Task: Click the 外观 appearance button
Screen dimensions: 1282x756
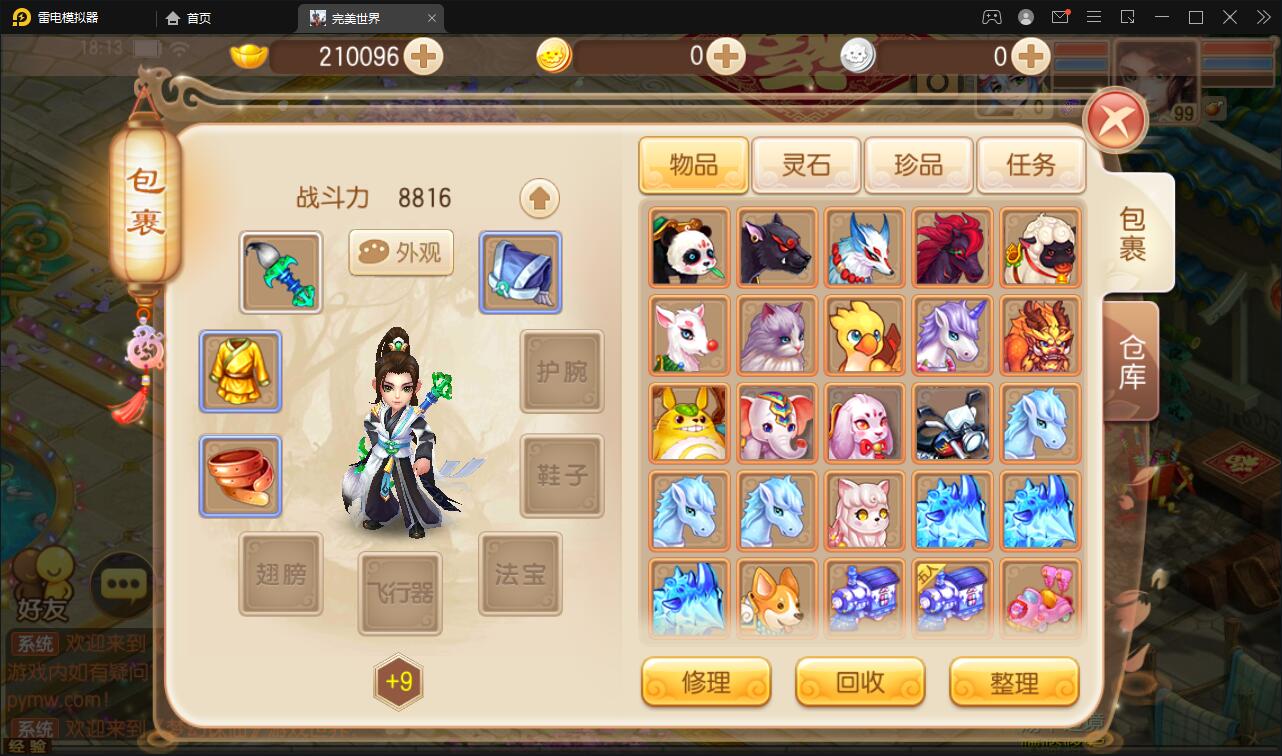Action: [400, 253]
